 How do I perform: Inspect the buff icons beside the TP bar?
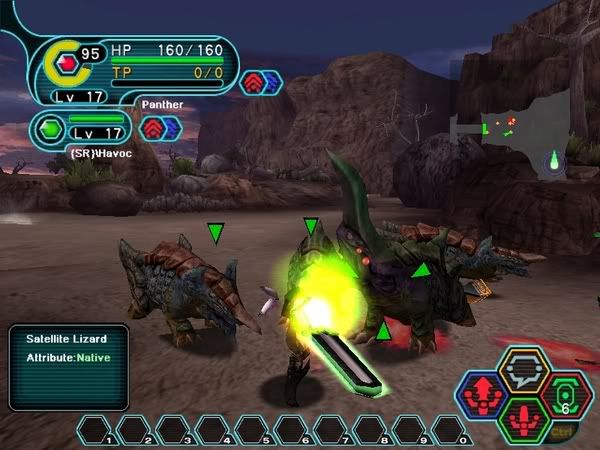pos(263,82)
